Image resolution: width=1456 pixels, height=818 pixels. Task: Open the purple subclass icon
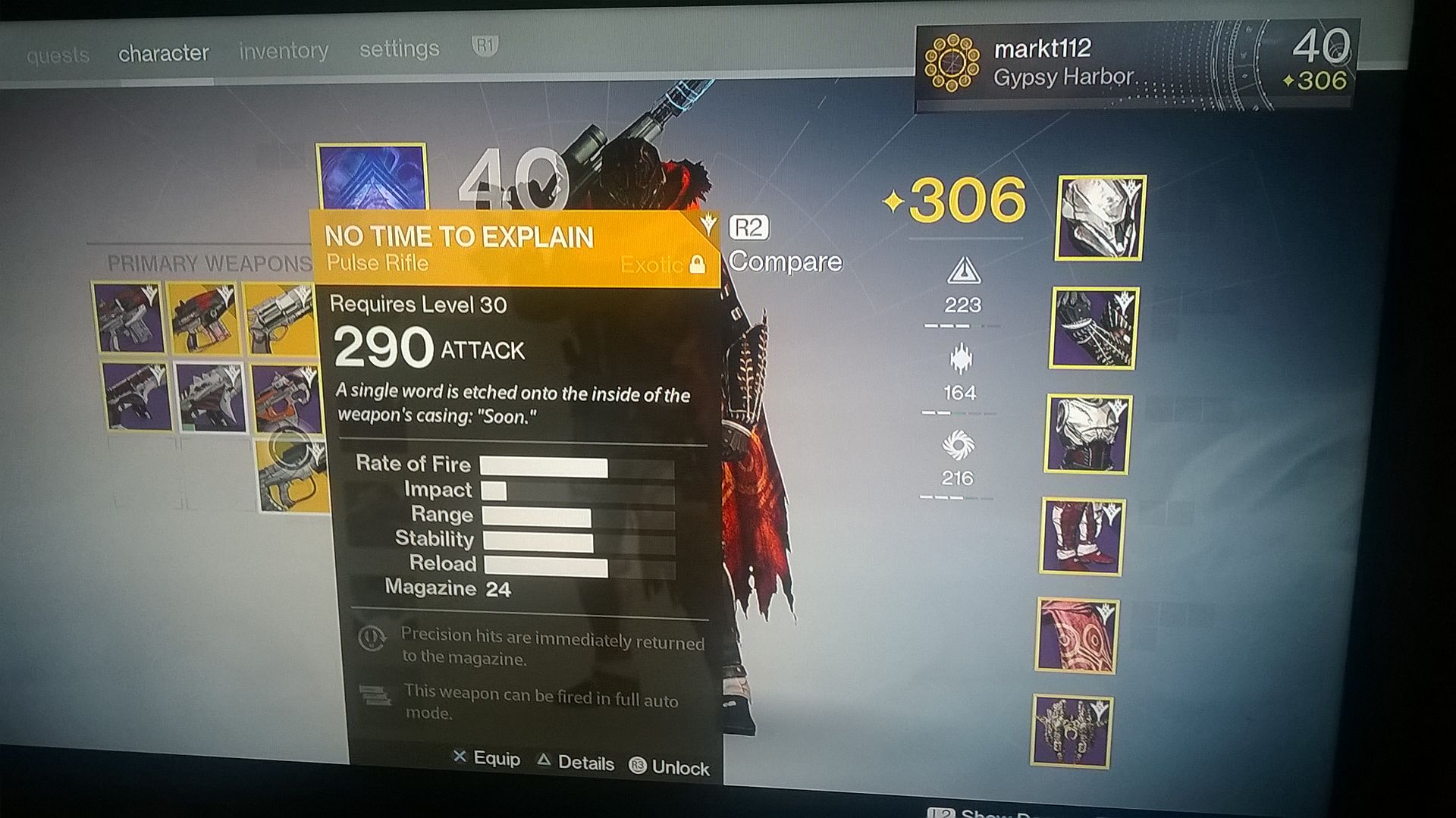pos(371,177)
